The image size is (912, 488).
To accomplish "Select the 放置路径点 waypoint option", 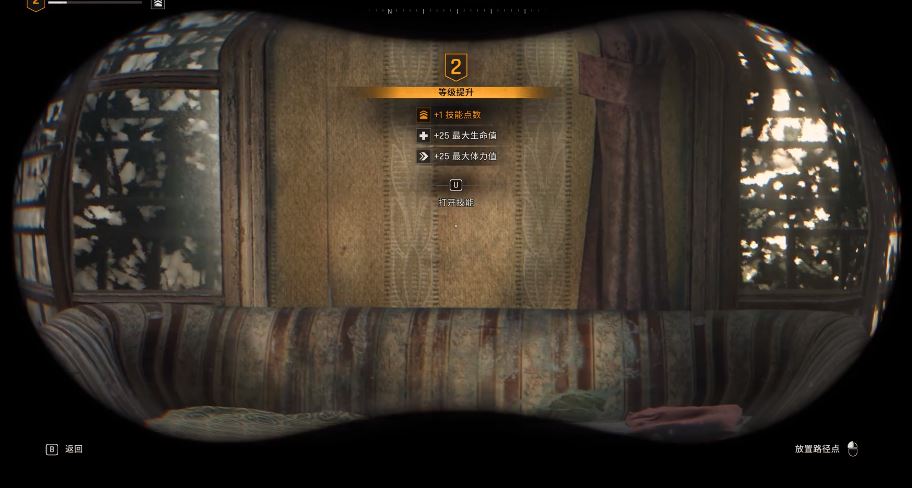I will (817, 449).
